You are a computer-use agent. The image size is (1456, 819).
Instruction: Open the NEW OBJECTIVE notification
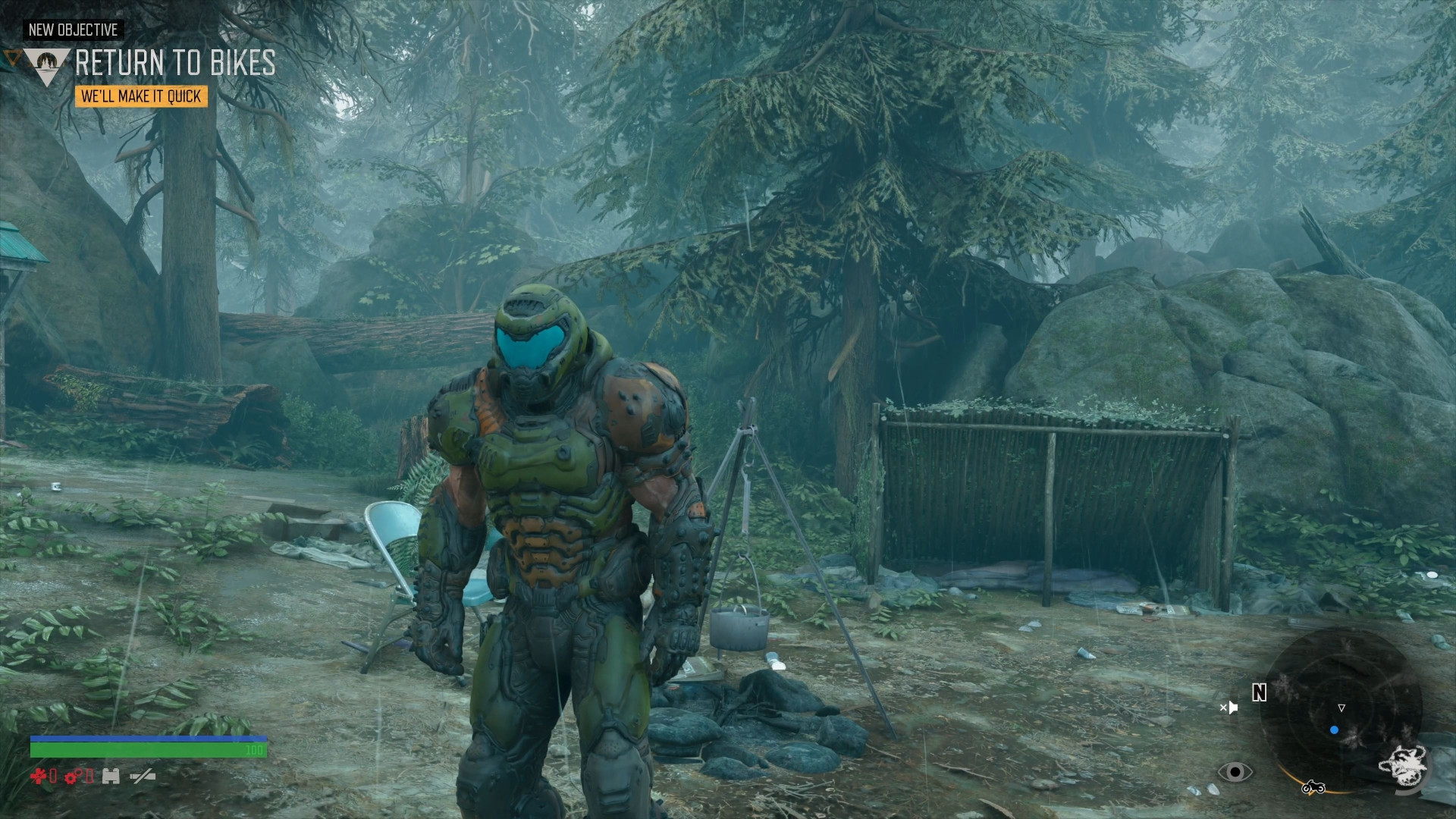[x=72, y=31]
